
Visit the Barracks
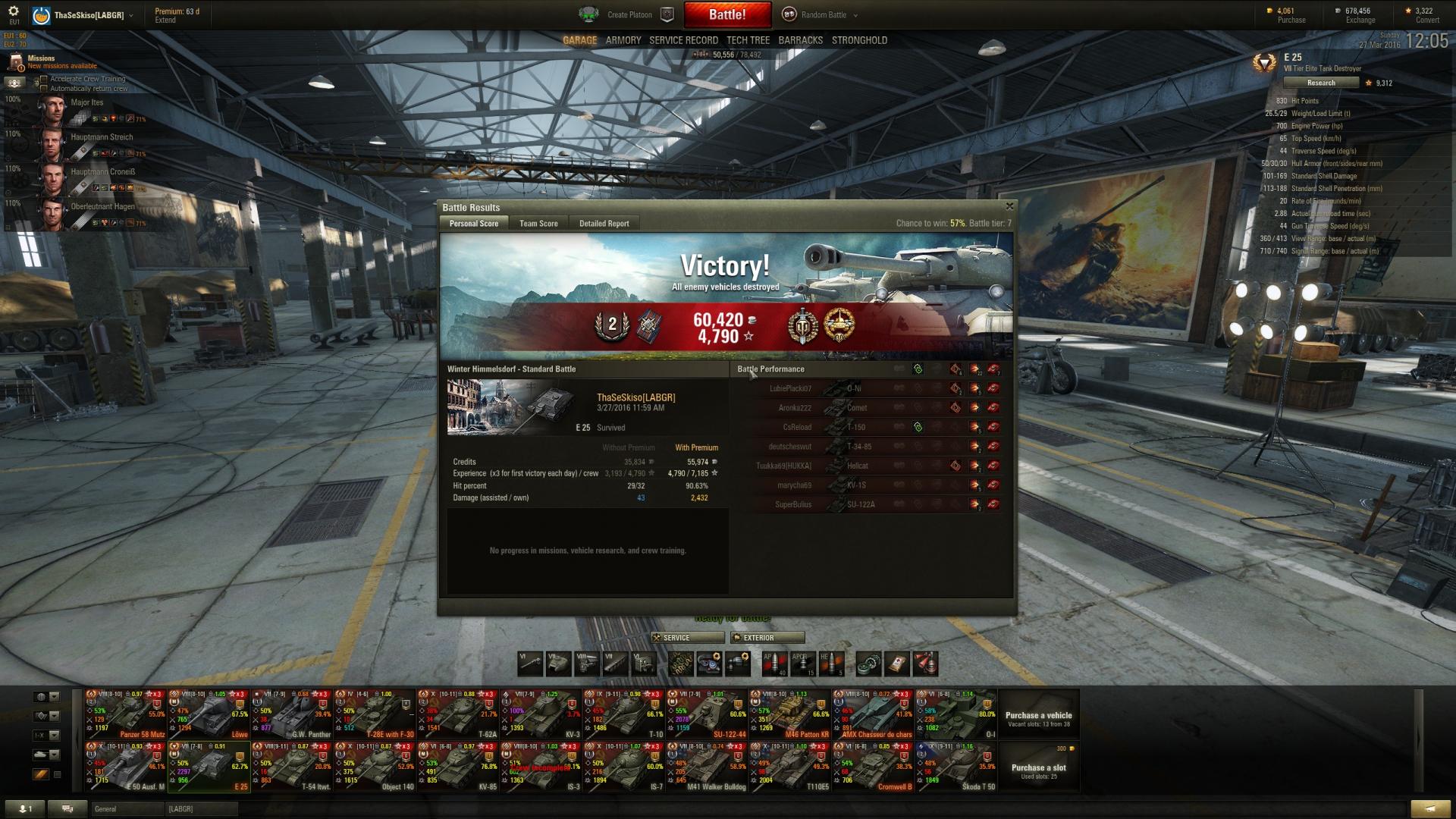pos(800,40)
